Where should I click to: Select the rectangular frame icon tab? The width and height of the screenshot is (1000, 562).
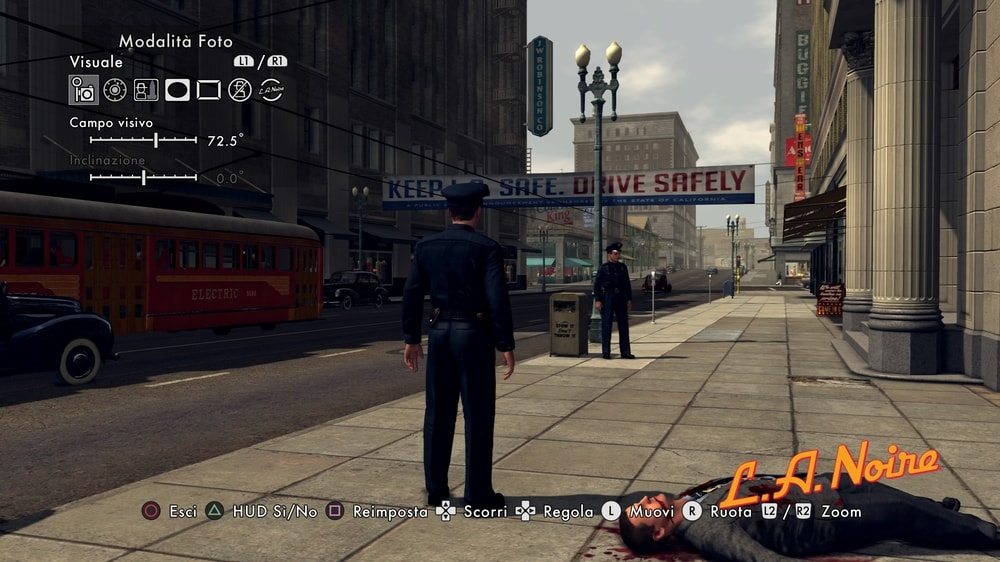coord(208,90)
